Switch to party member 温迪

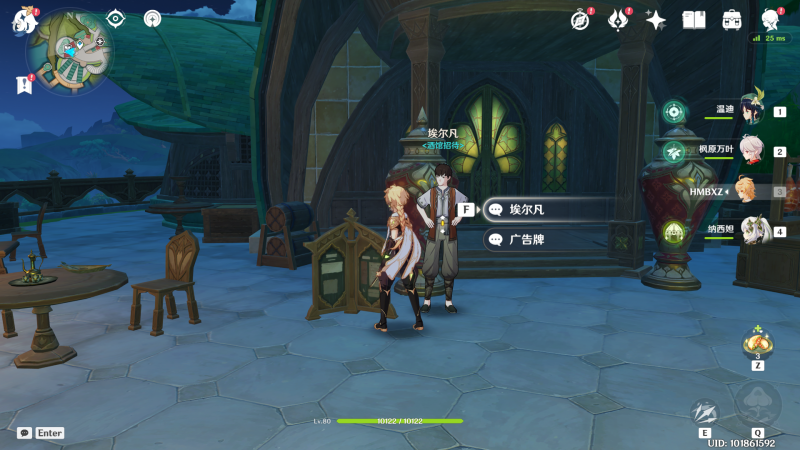(752, 112)
